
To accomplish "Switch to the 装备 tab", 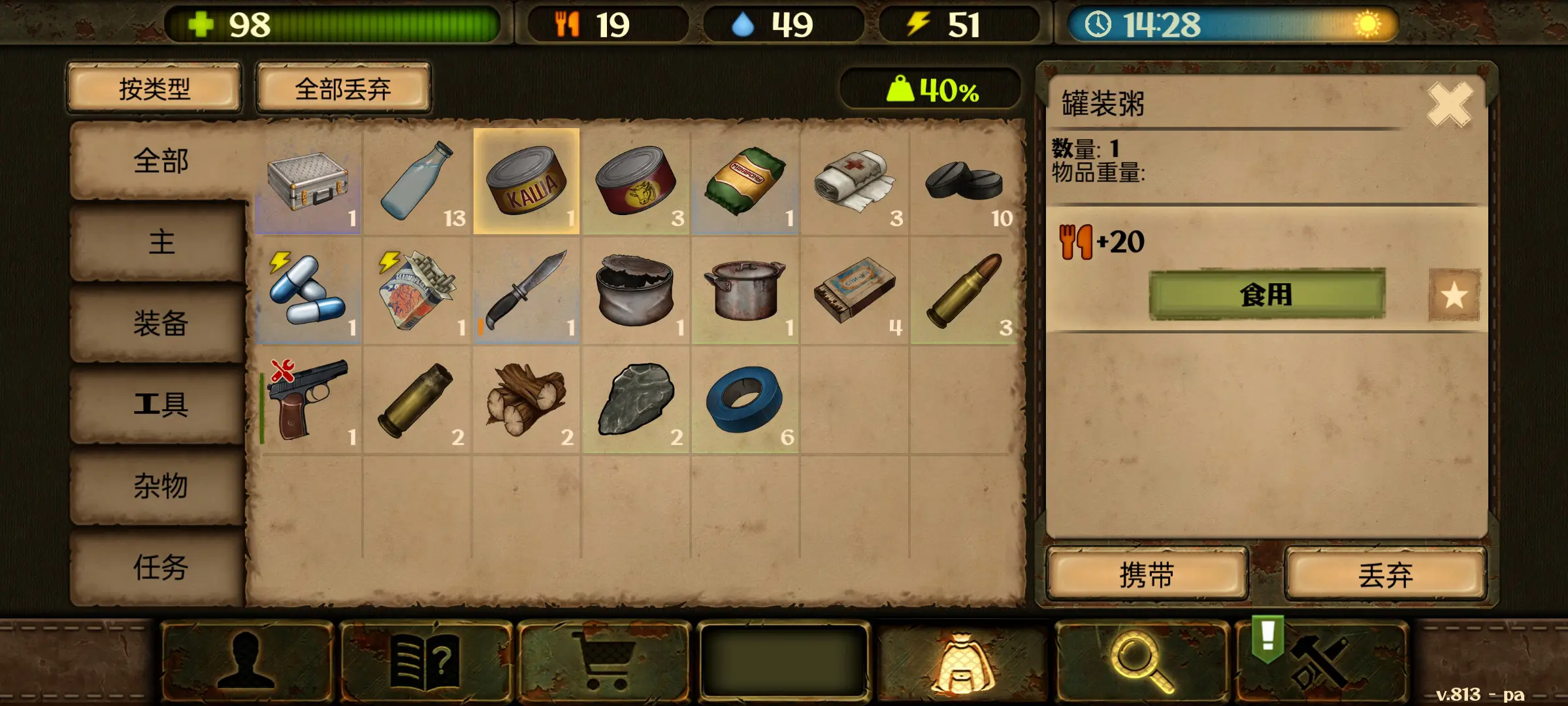I will tap(159, 324).
